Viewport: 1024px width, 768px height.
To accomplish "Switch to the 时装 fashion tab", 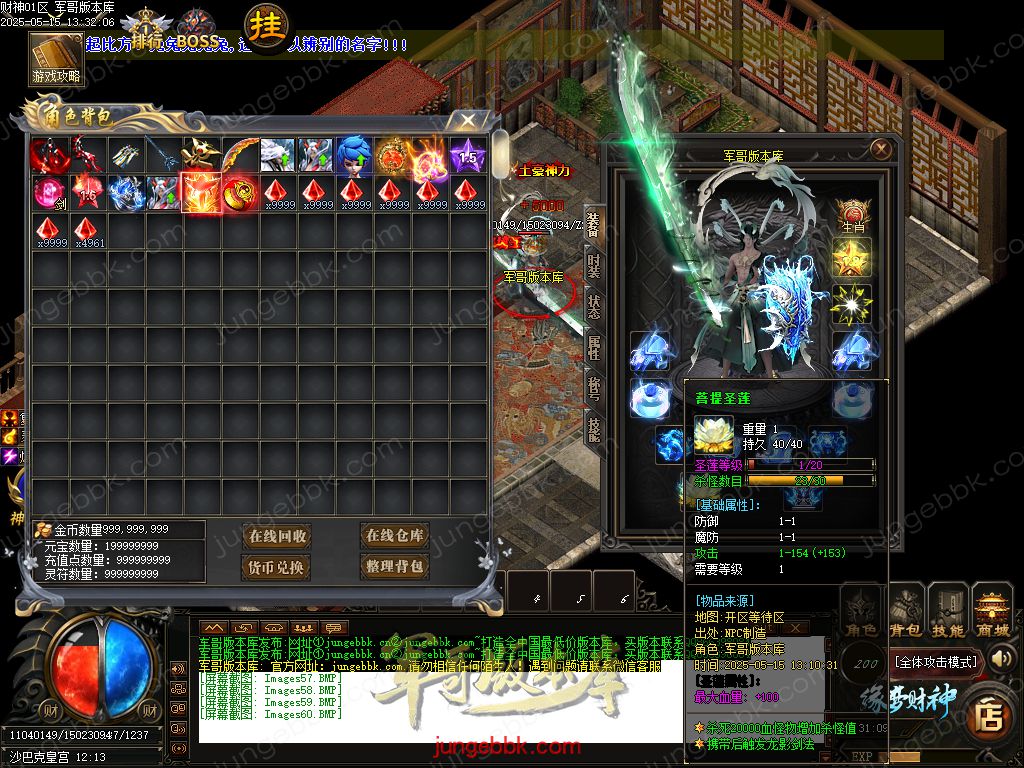I will [x=594, y=265].
